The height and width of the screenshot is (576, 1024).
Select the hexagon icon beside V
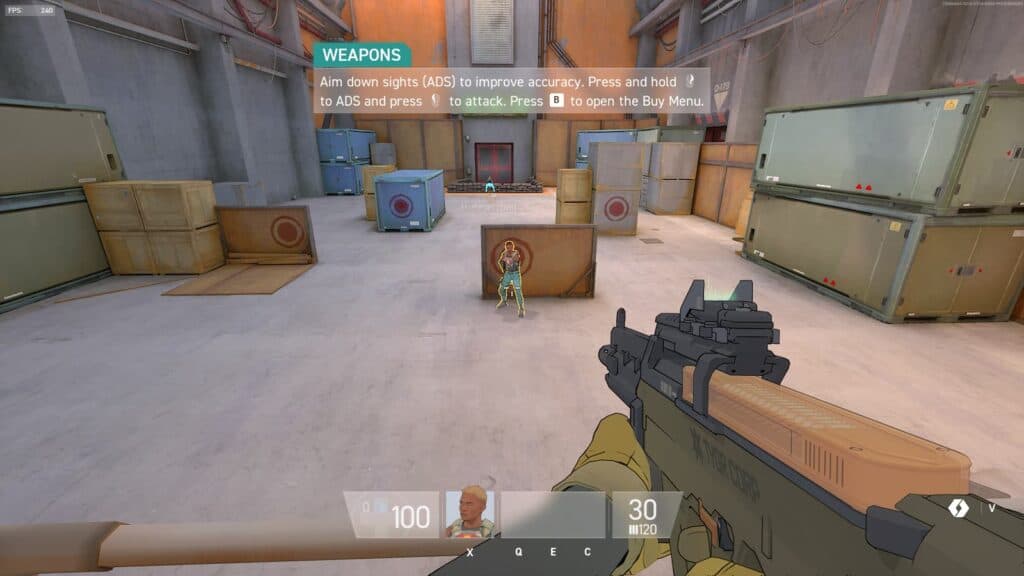958,507
